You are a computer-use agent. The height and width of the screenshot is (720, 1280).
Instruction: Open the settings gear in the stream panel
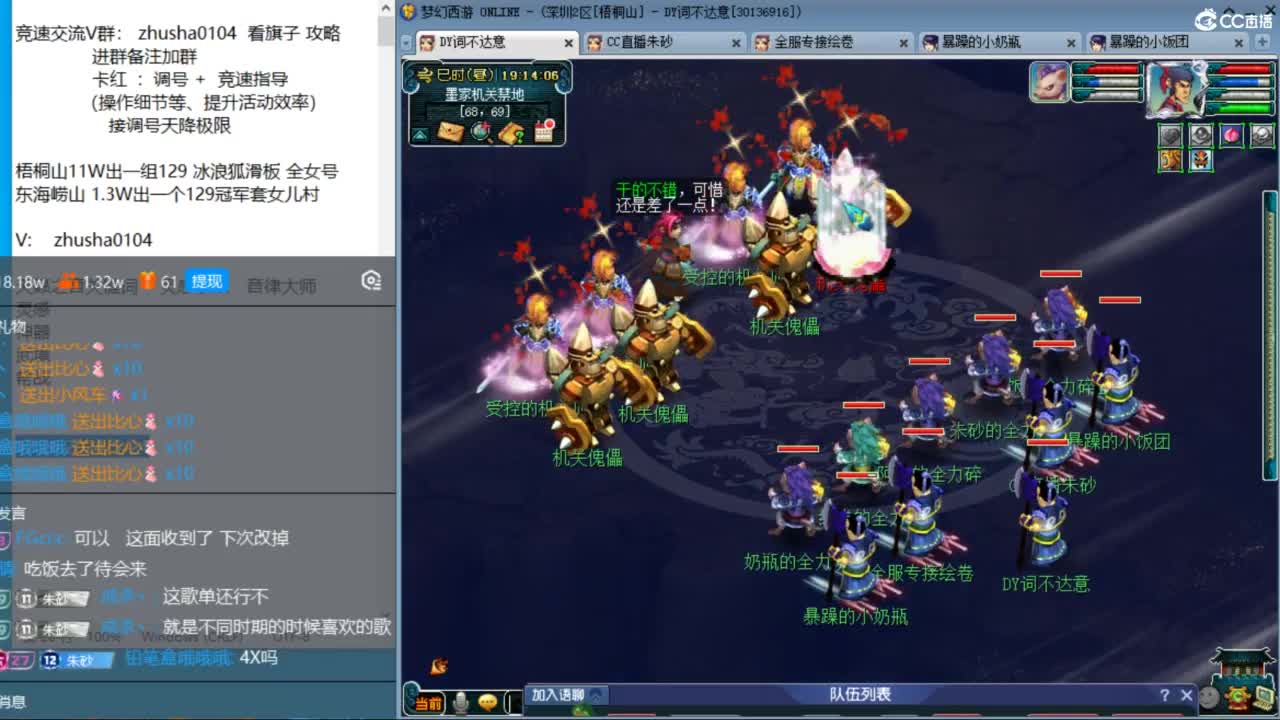click(370, 281)
